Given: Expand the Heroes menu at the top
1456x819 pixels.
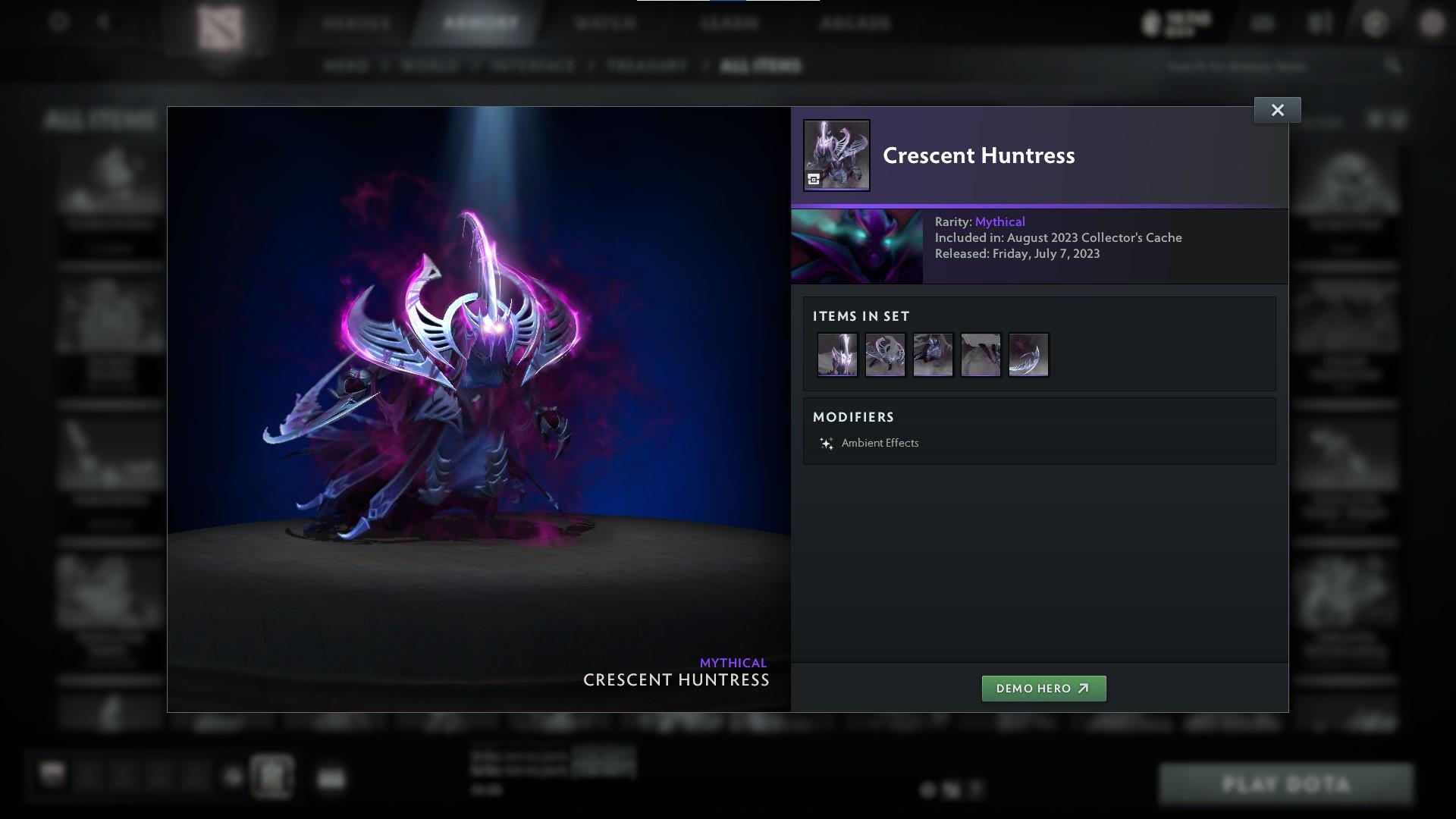Looking at the screenshot, I should 356,22.
